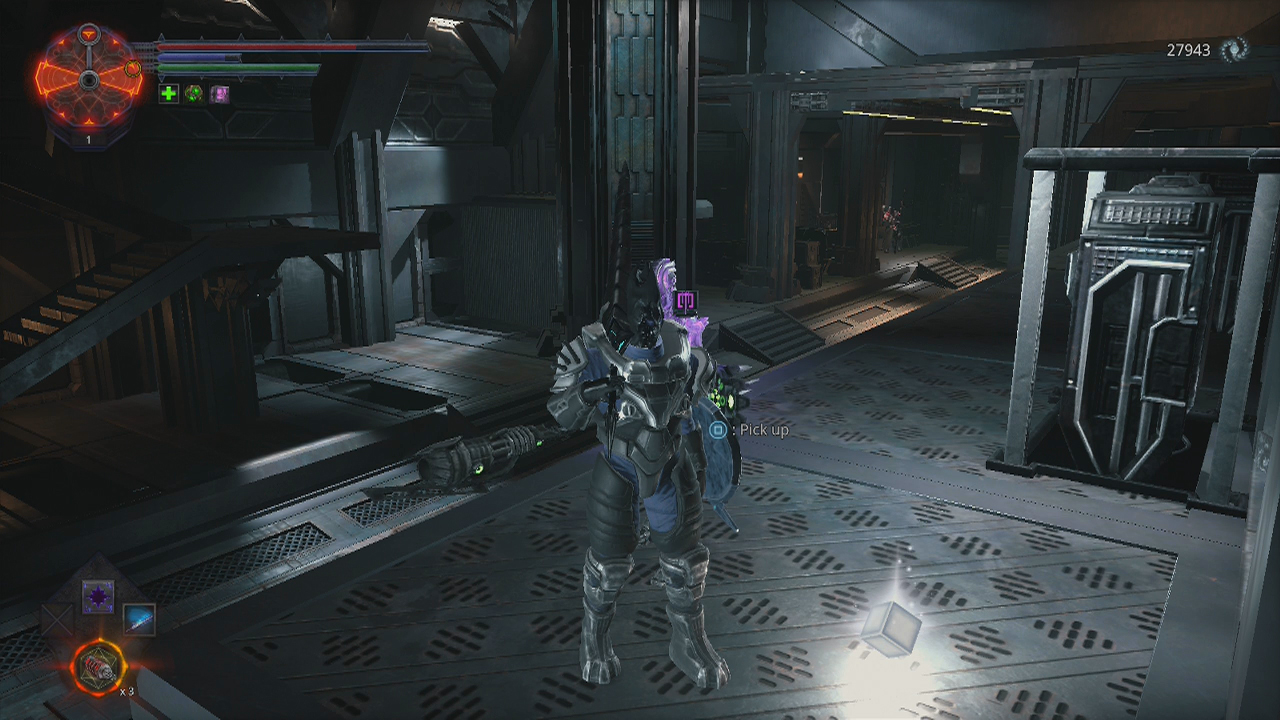The image size is (1280, 720).
Task: Select the blue blade weapon slot icon
Action: point(138,618)
